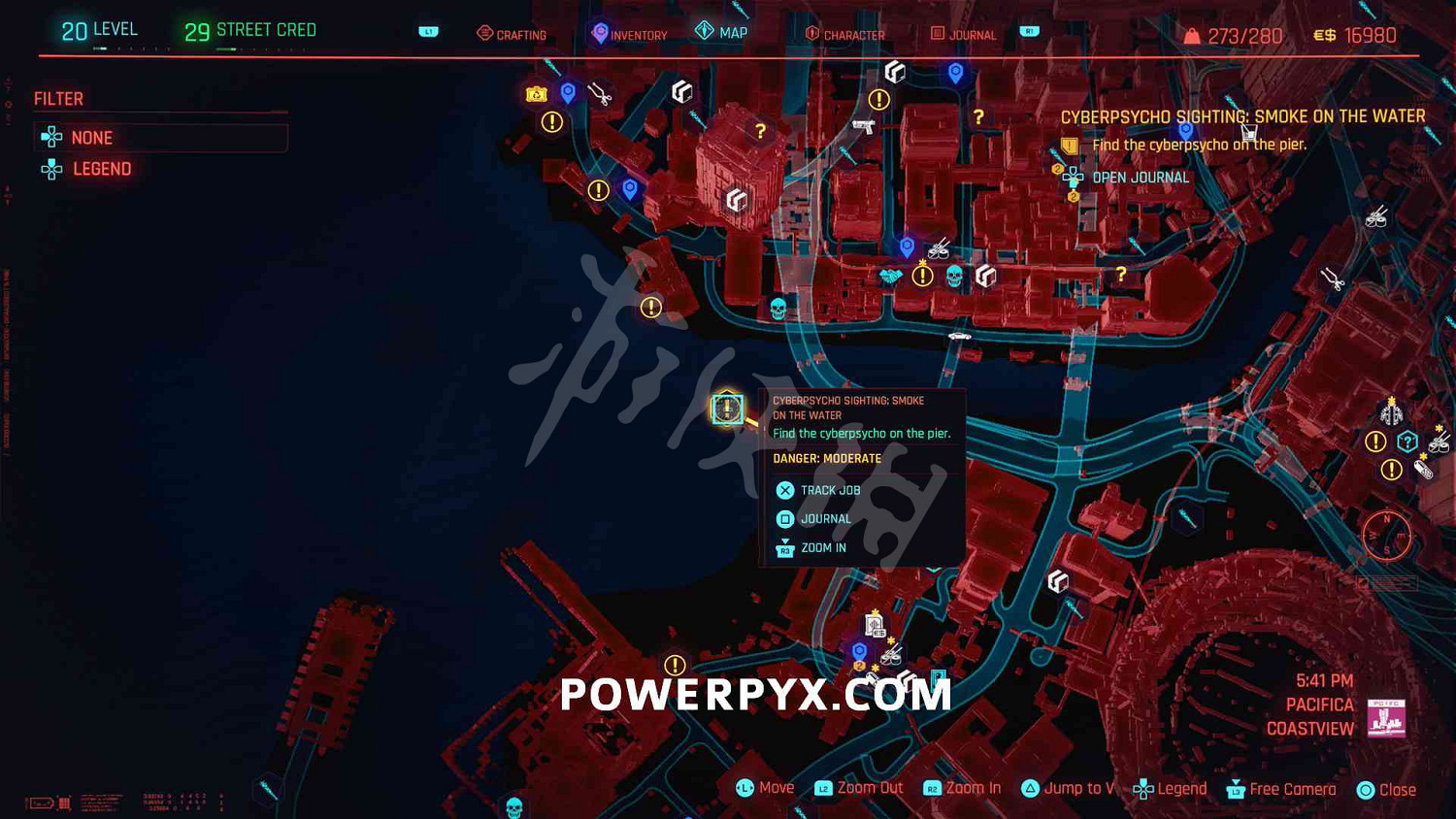Viewport: 1456px width, 819px height.
Task: Enable Track Job for Smoke on the Water
Action: coord(830,490)
